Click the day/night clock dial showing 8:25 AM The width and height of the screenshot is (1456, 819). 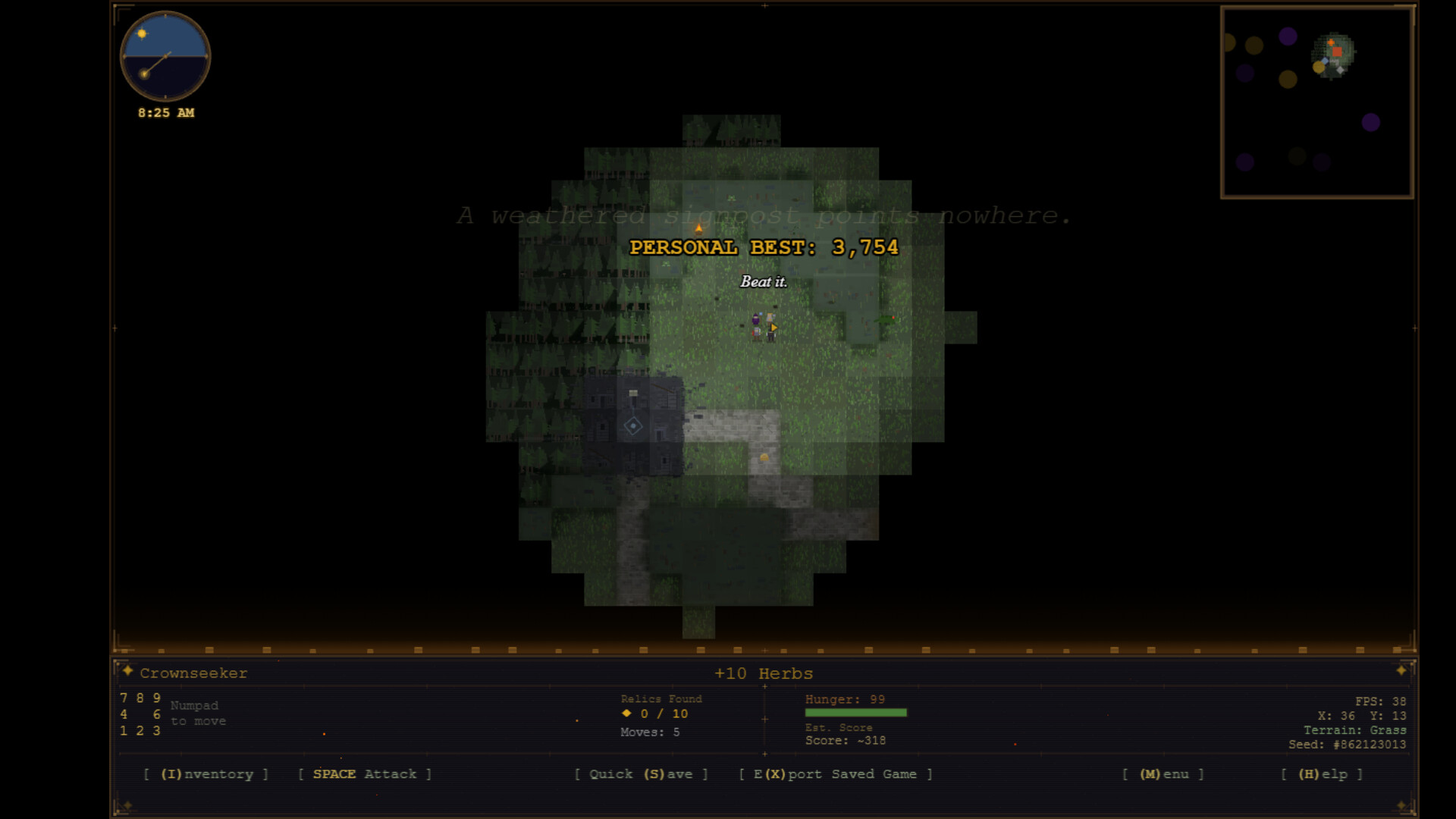click(x=165, y=55)
